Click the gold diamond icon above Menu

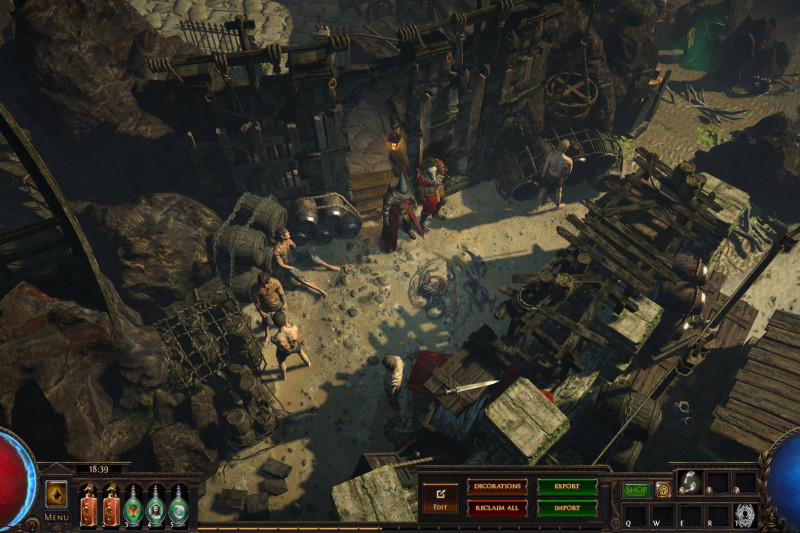[56, 494]
